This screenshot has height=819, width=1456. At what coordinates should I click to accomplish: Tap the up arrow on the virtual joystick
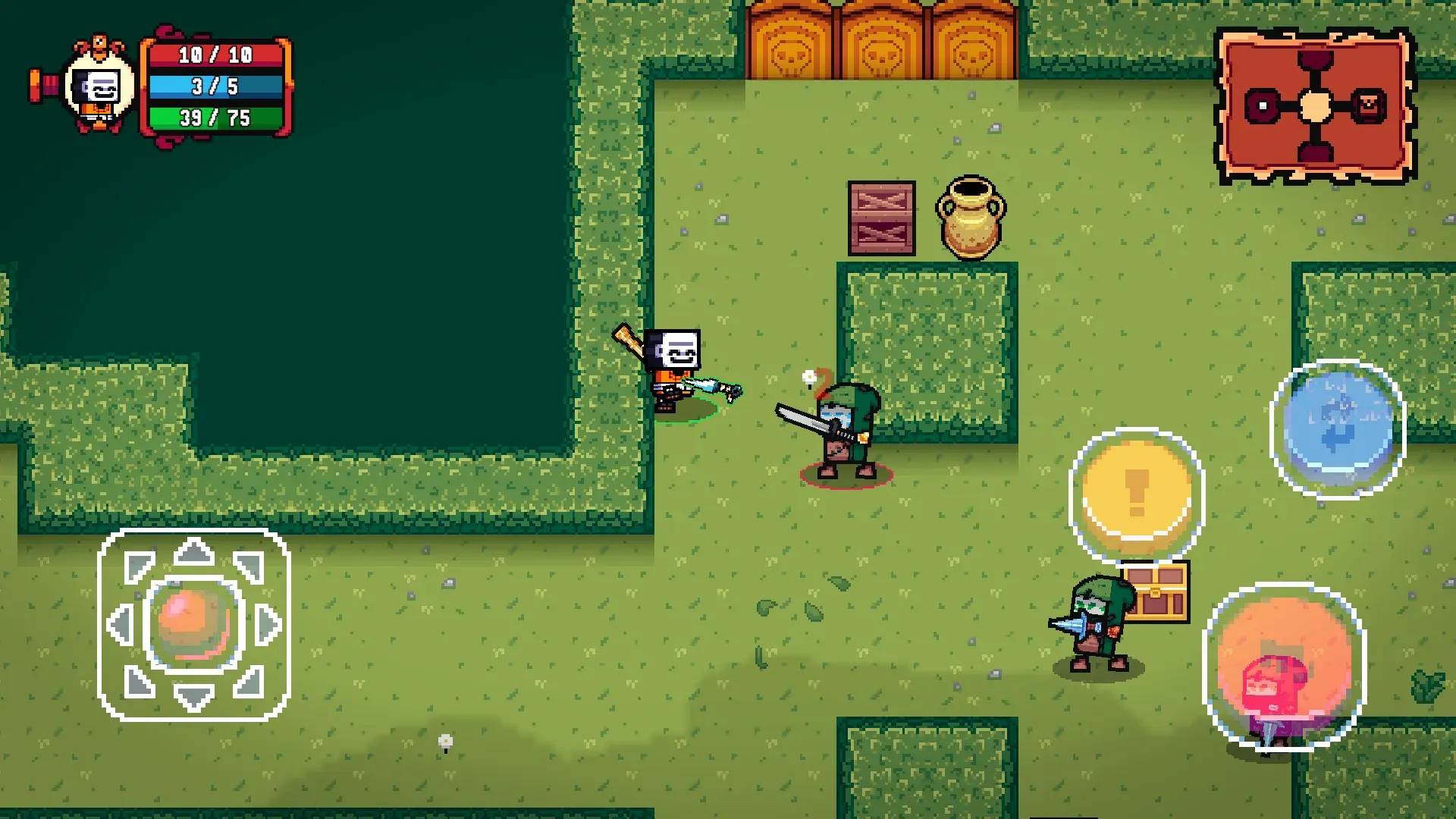point(194,553)
